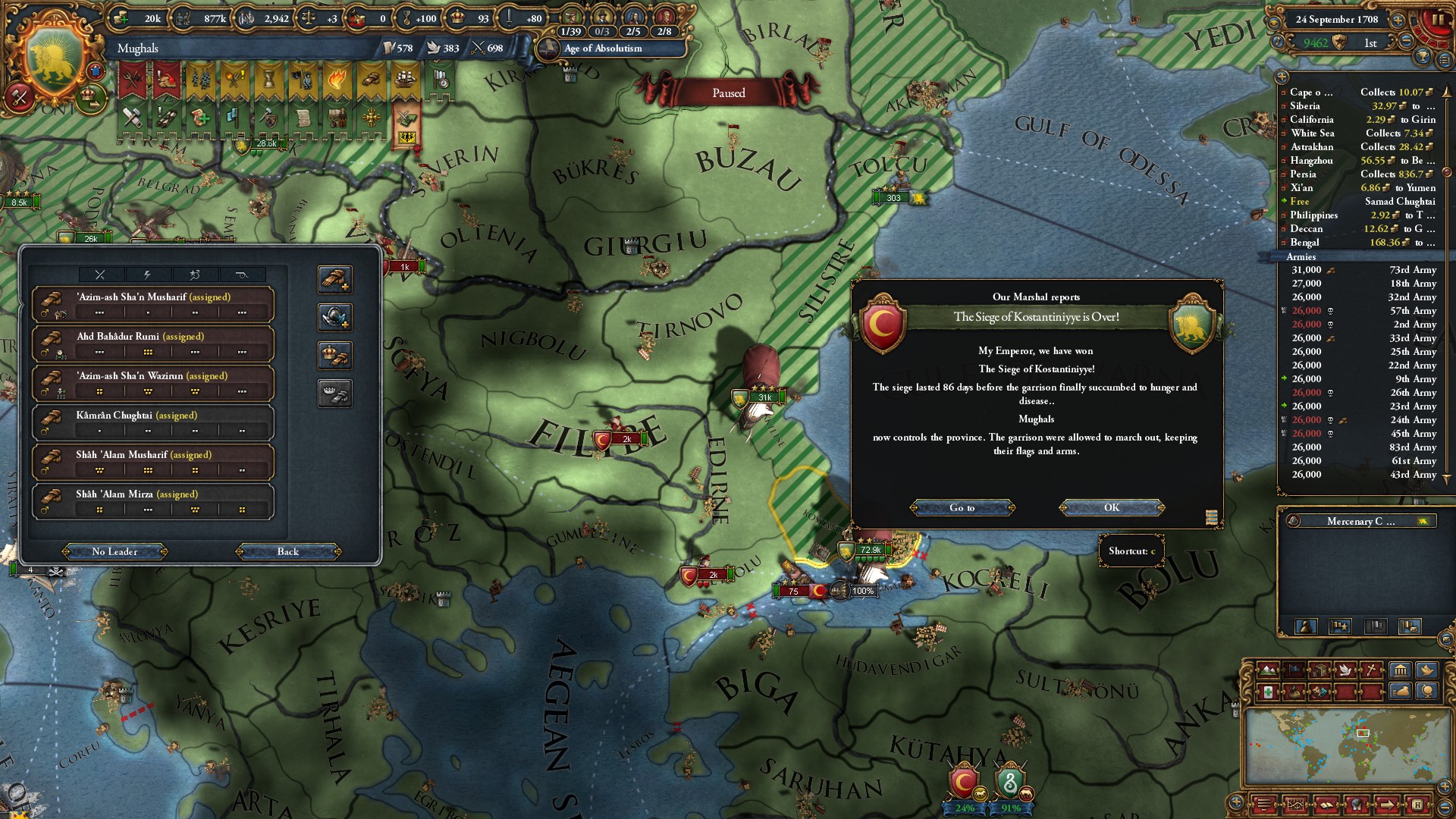Sort leaders by the crossed swords column

pyautogui.click(x=100, y=275)
